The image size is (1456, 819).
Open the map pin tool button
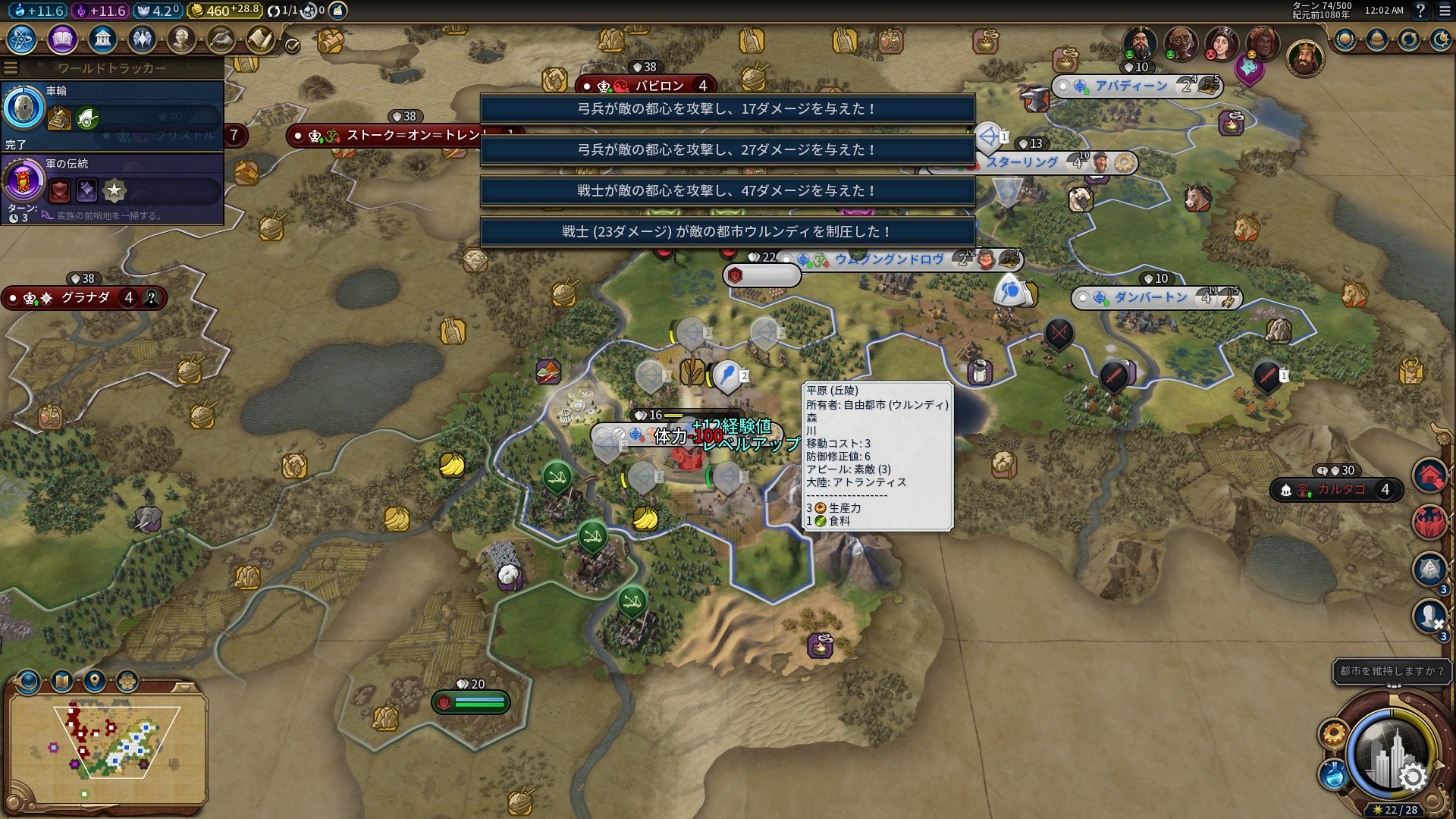[x=95, y=681]
